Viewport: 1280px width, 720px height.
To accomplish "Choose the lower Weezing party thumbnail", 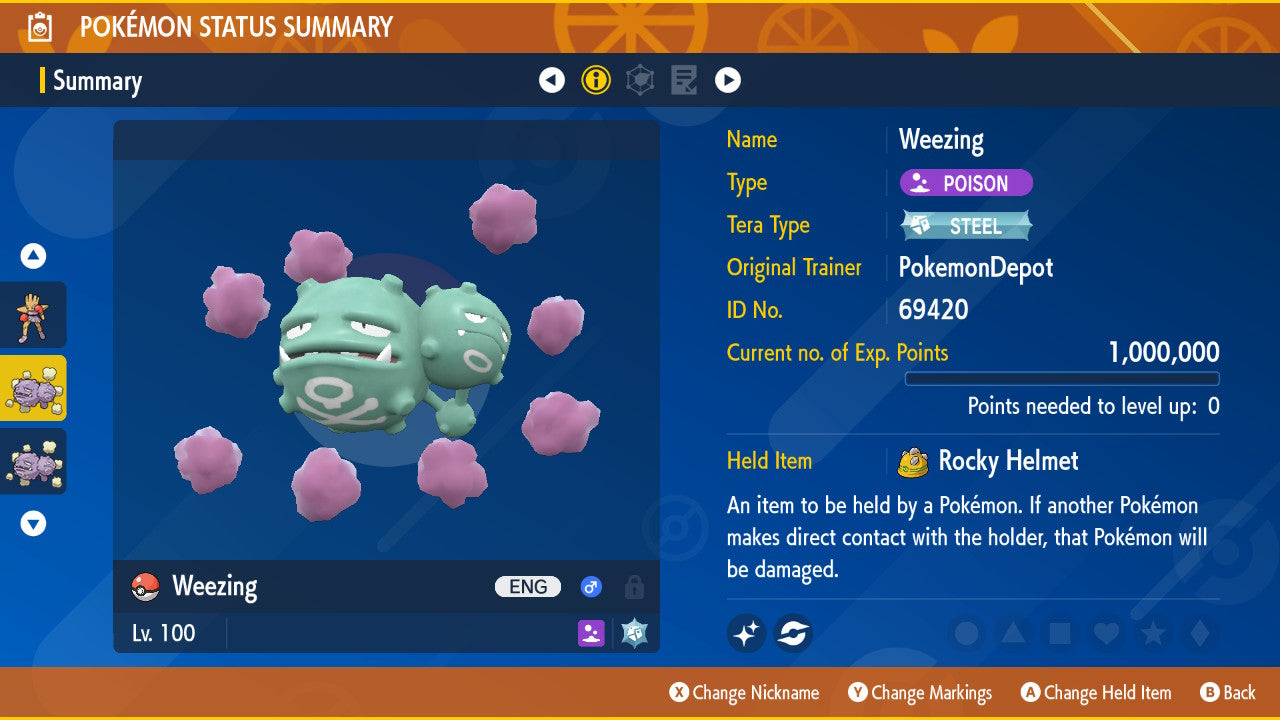I will coord(33,461).
